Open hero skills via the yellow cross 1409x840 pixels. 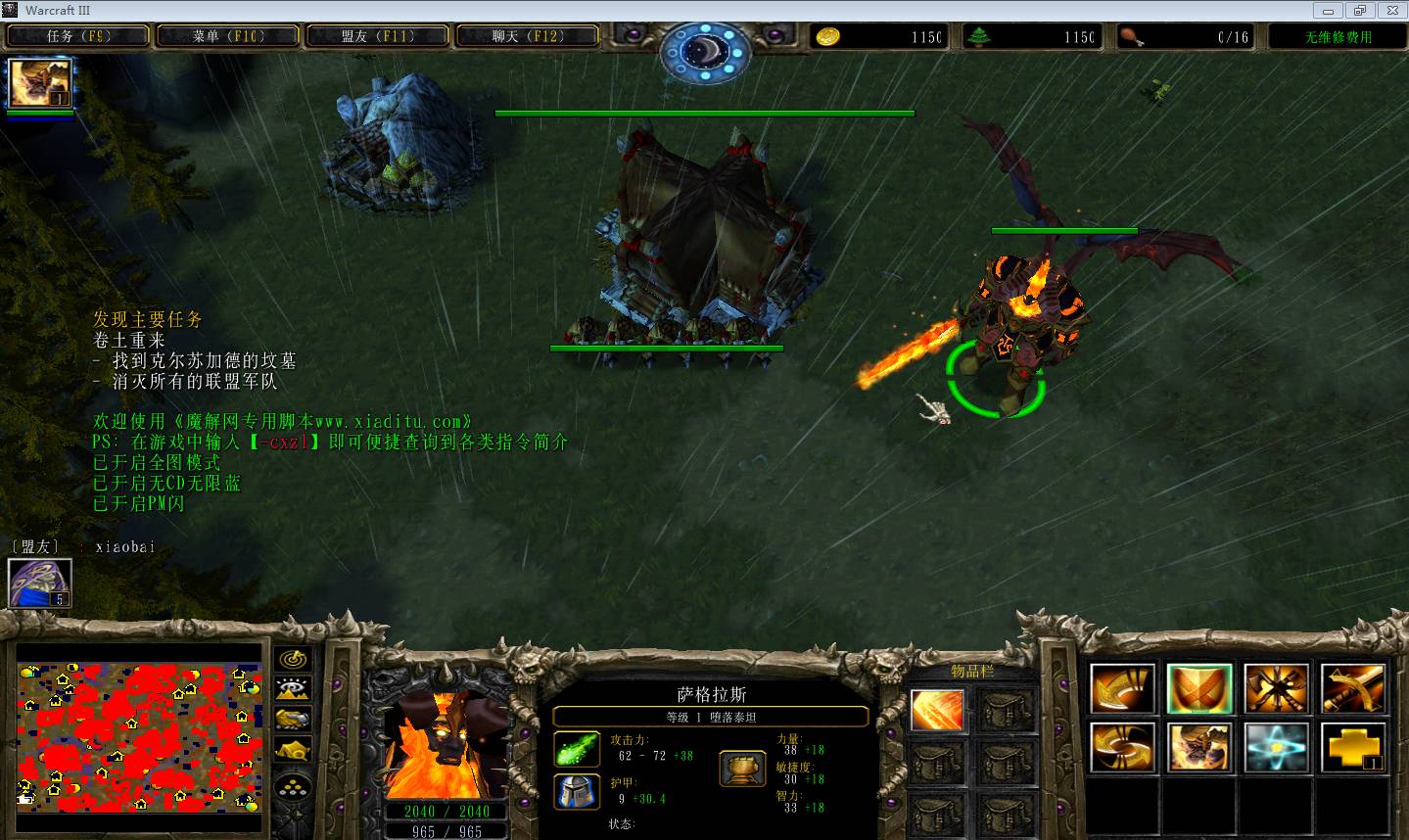[1353, 748]
